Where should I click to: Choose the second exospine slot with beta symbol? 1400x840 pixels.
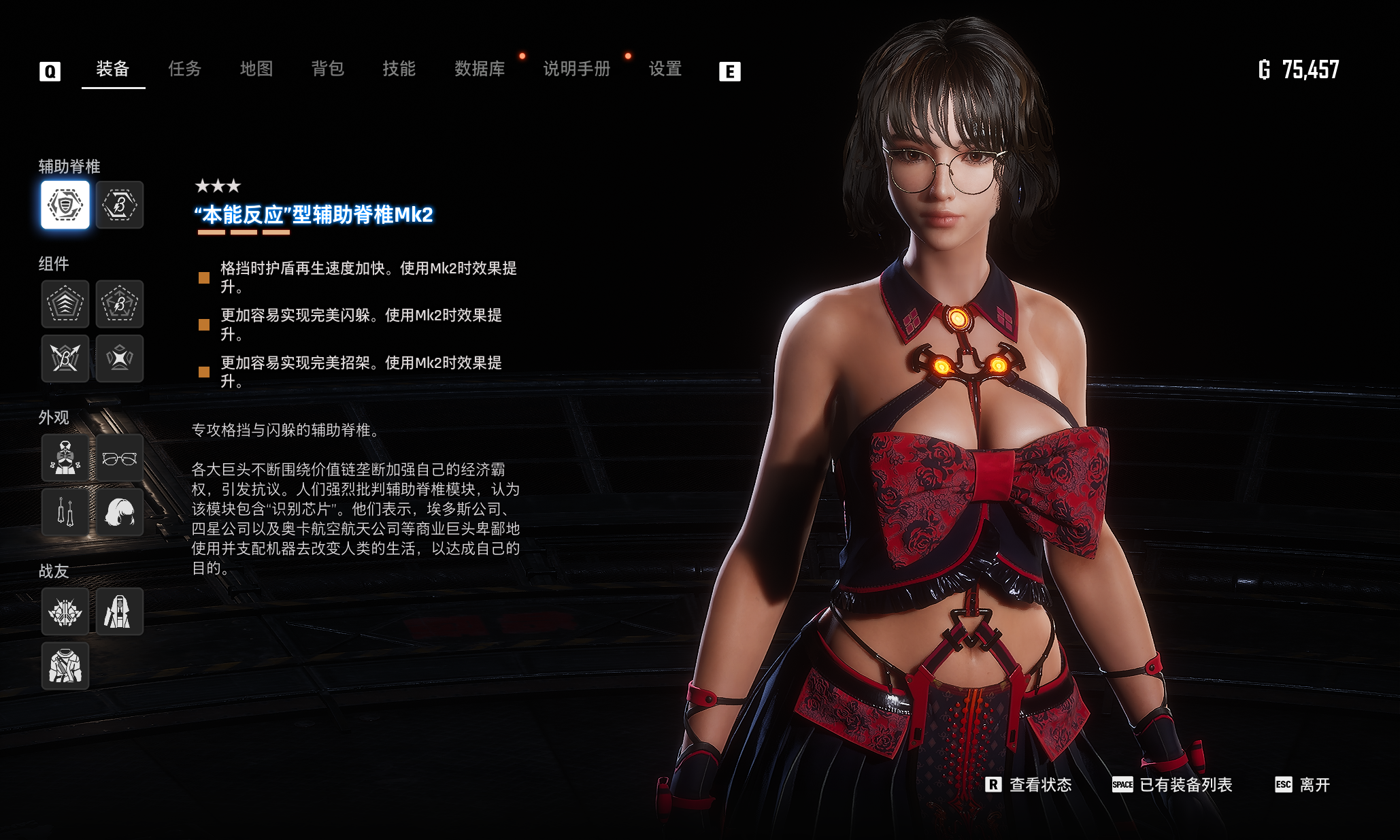tap(120, 205)
